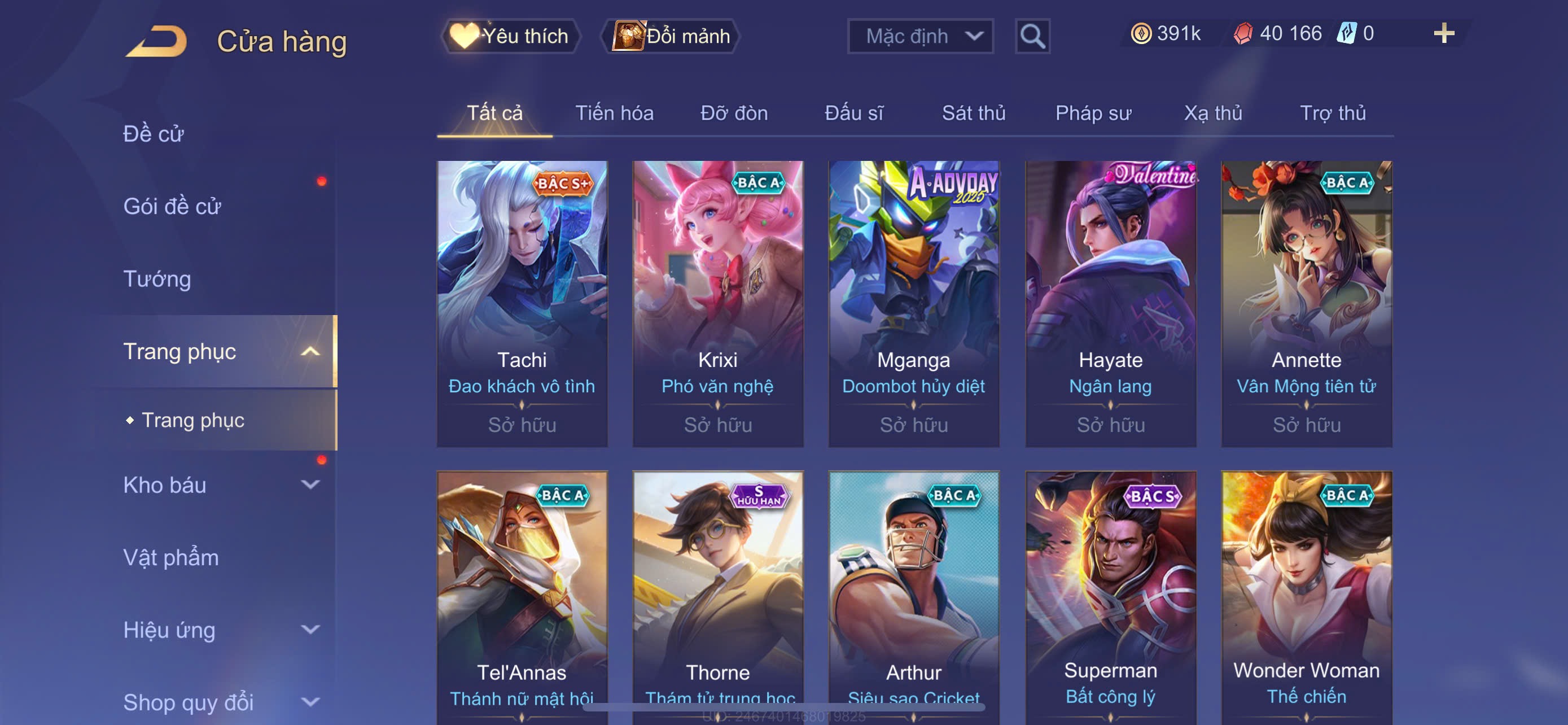Switch to the Đỡ đòn tab
Screen dimensions: 1568x725
click(x=733, y=113)
